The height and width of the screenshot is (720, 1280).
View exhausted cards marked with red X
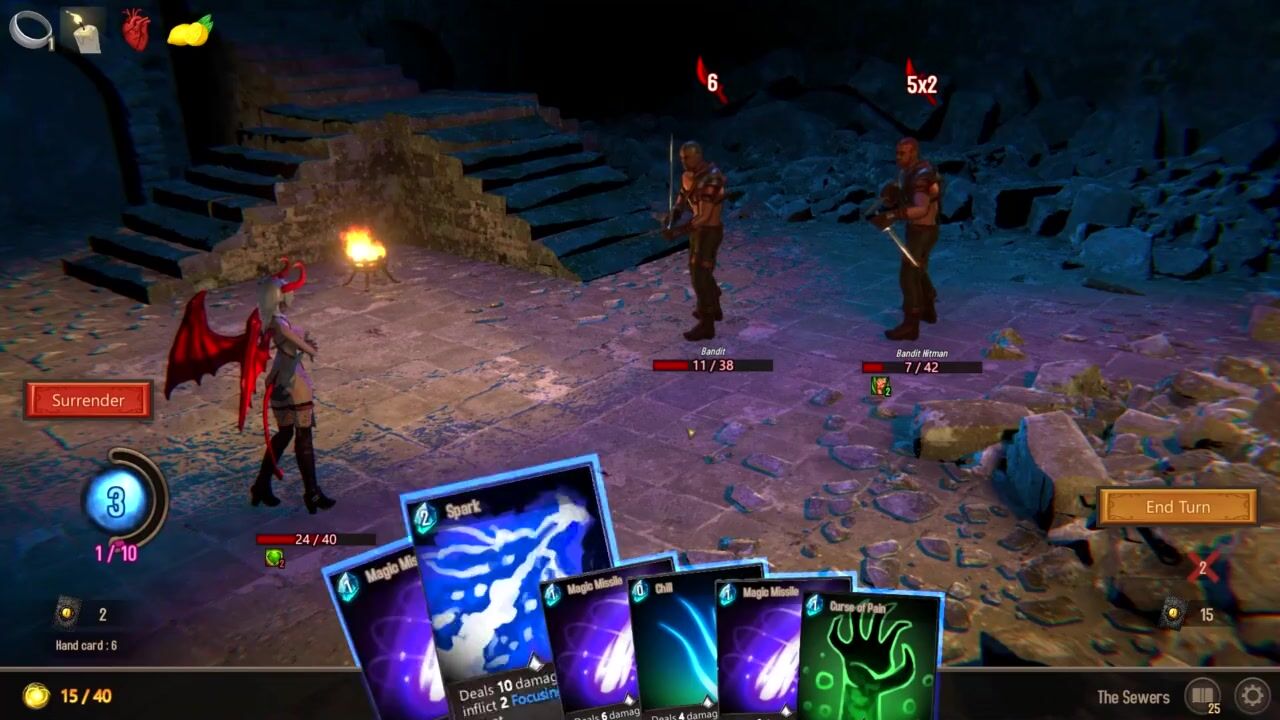(x=1203, y=567)
